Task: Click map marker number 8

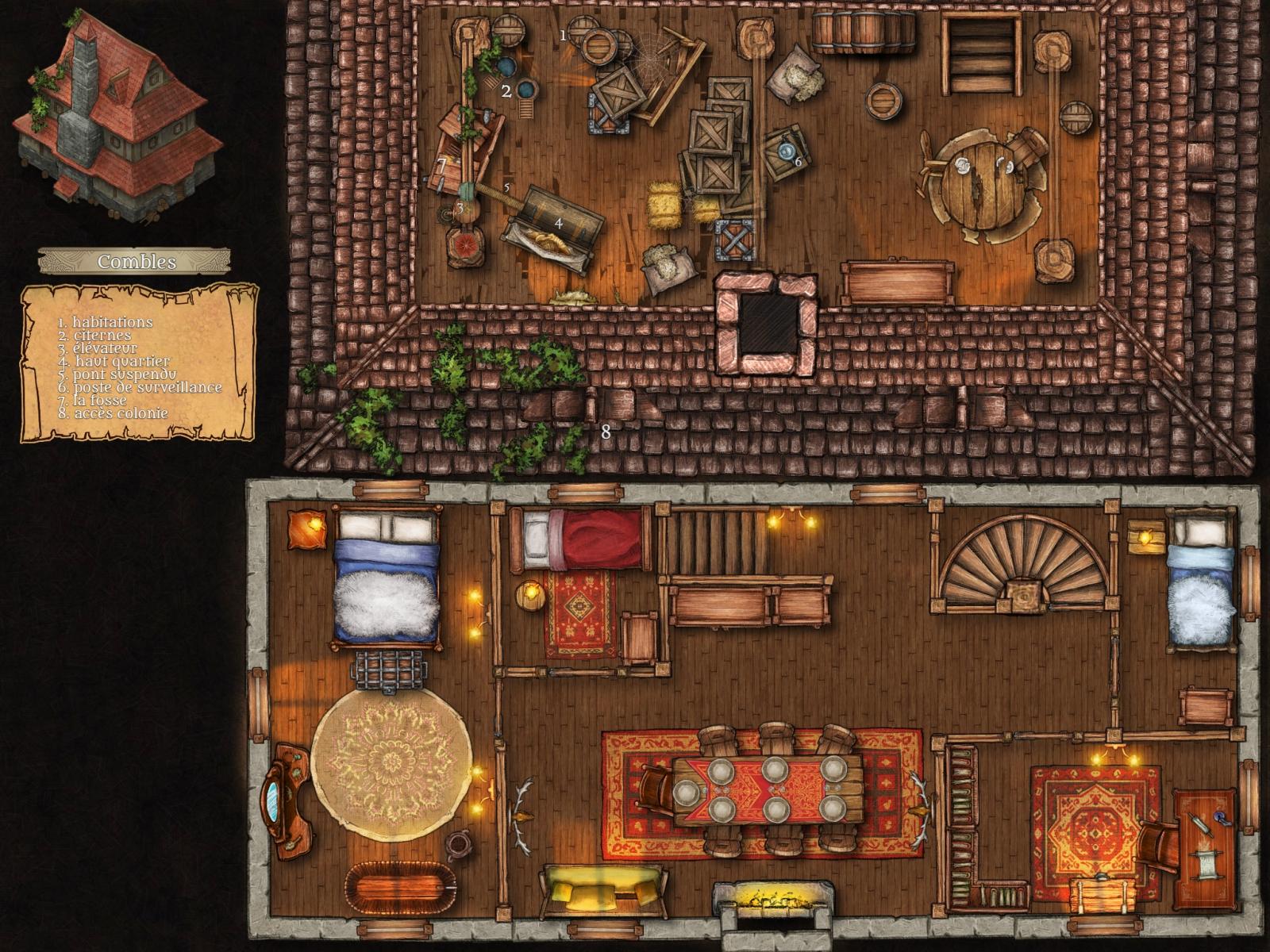Action: (x=606, y=432)
